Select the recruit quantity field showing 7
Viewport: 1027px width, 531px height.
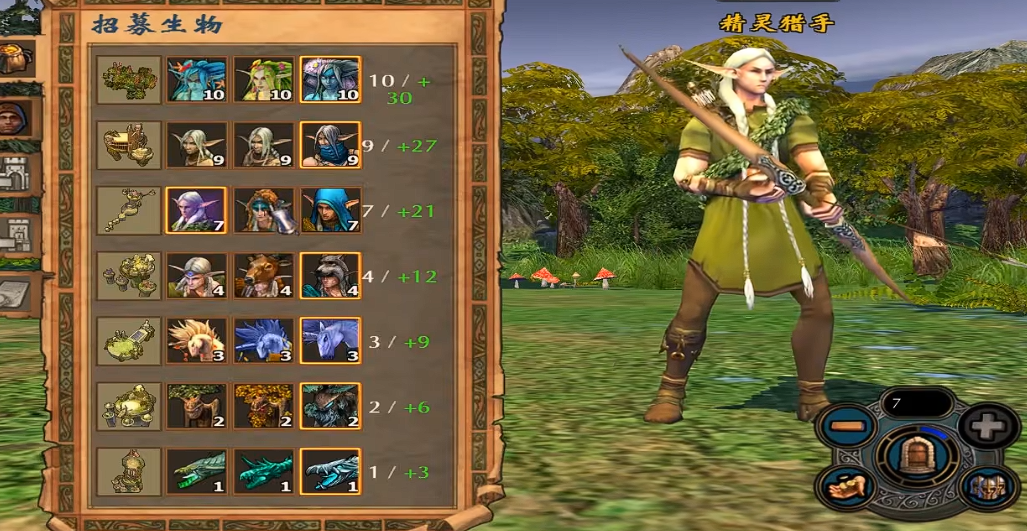(x=916, y=403)
